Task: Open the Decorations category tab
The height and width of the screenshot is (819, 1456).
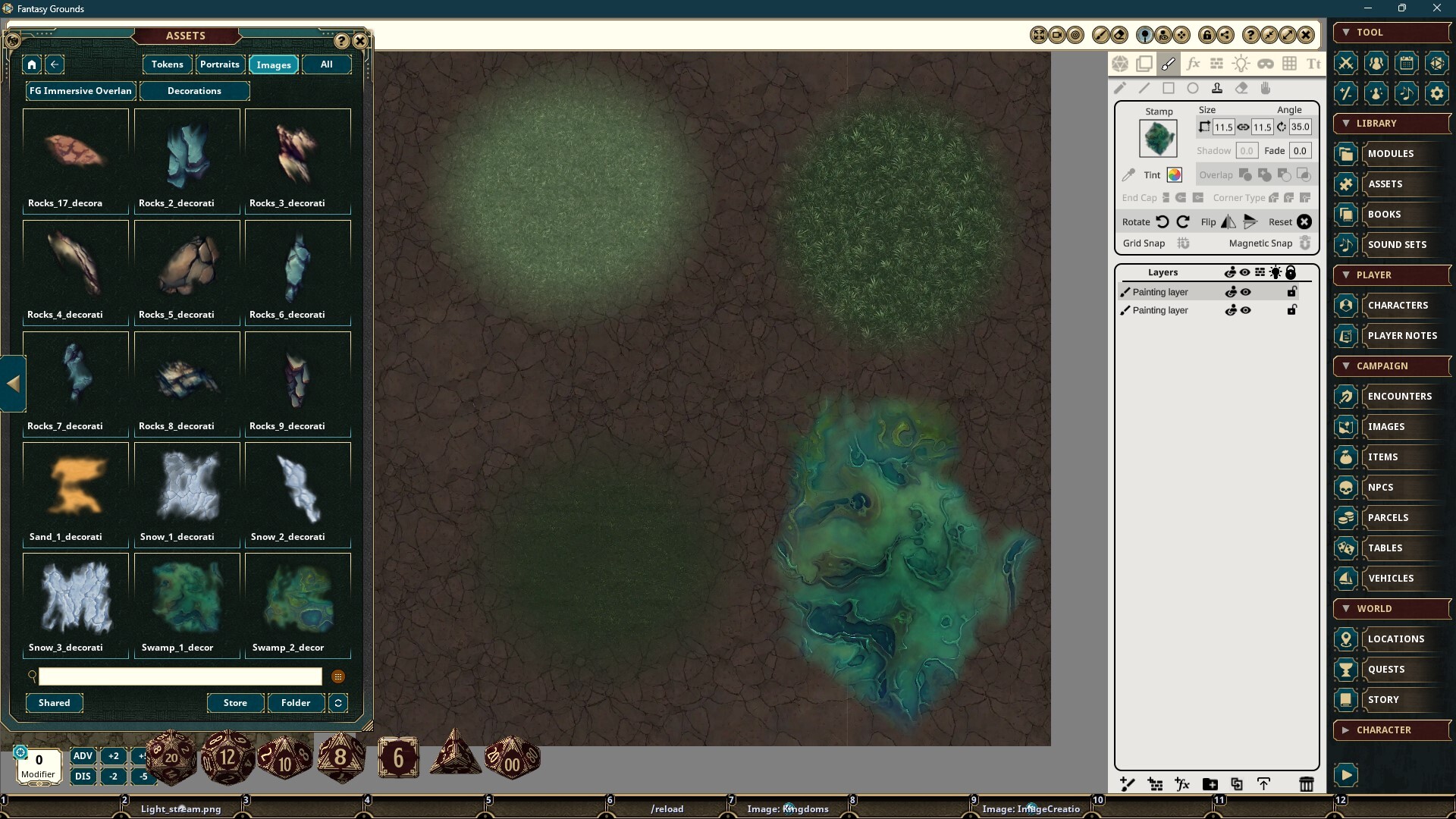Action: point(195,91)
